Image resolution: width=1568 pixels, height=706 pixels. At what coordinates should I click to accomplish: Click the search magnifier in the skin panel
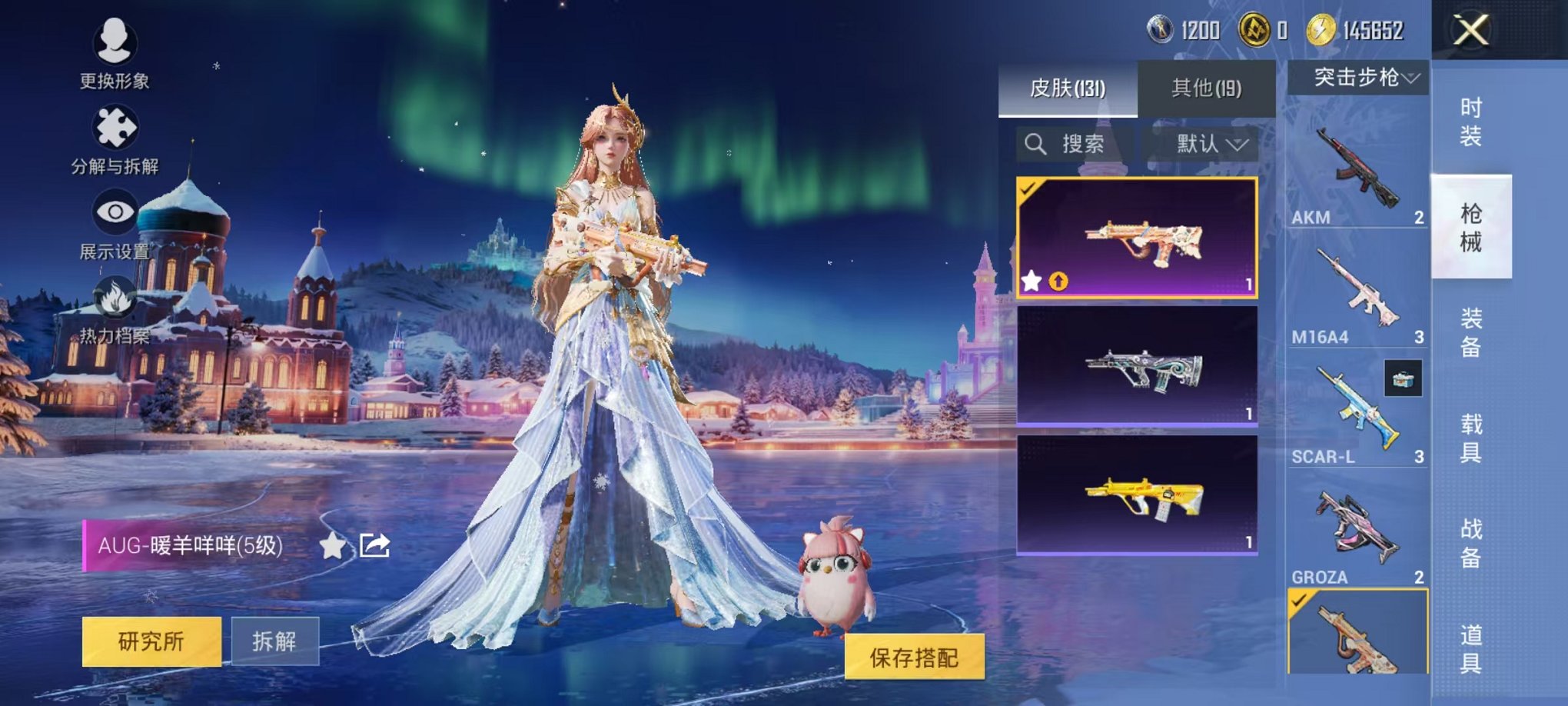point(1036,145)
